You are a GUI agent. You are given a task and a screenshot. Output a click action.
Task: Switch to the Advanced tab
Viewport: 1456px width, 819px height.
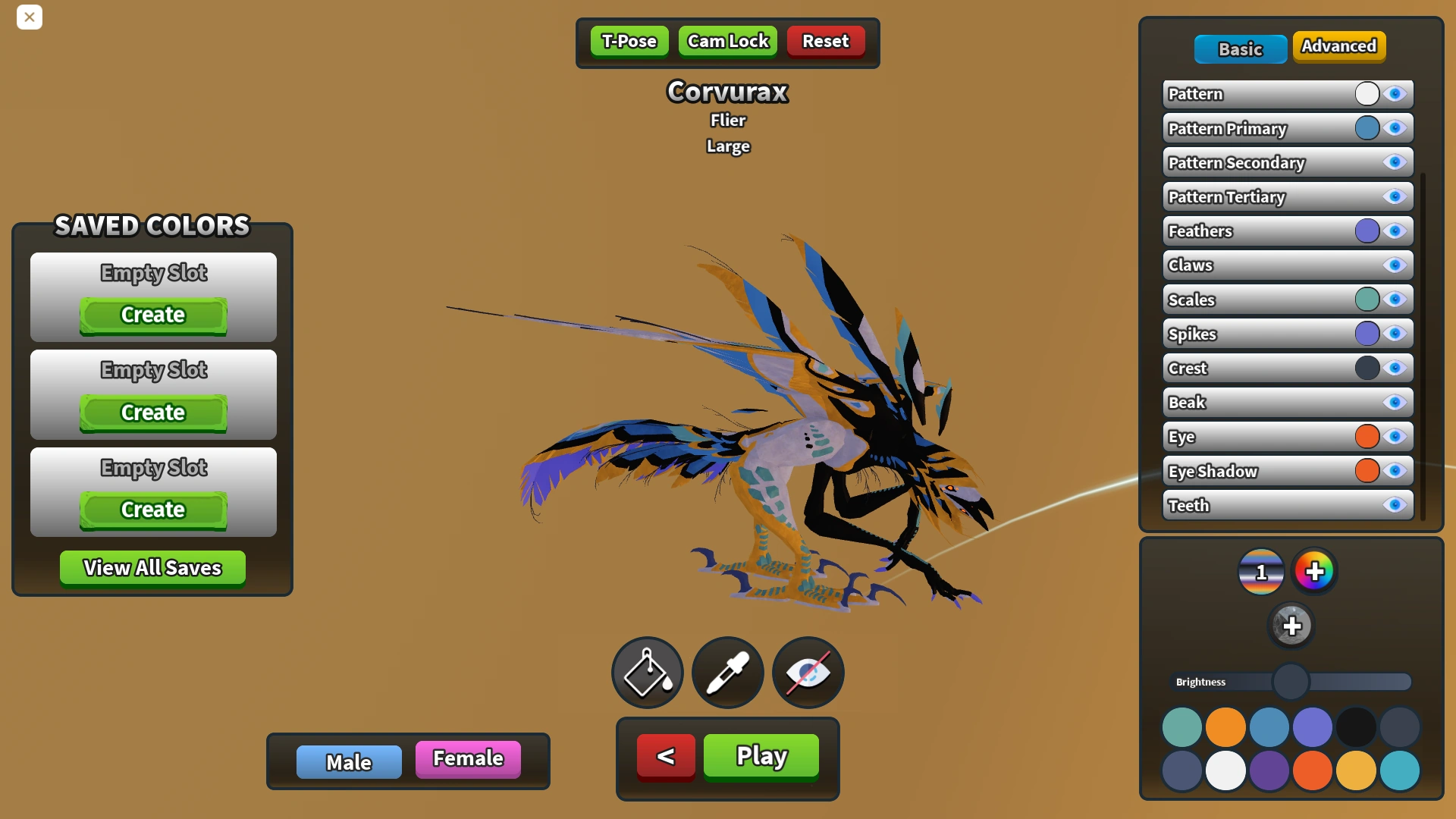[1339, 45]
